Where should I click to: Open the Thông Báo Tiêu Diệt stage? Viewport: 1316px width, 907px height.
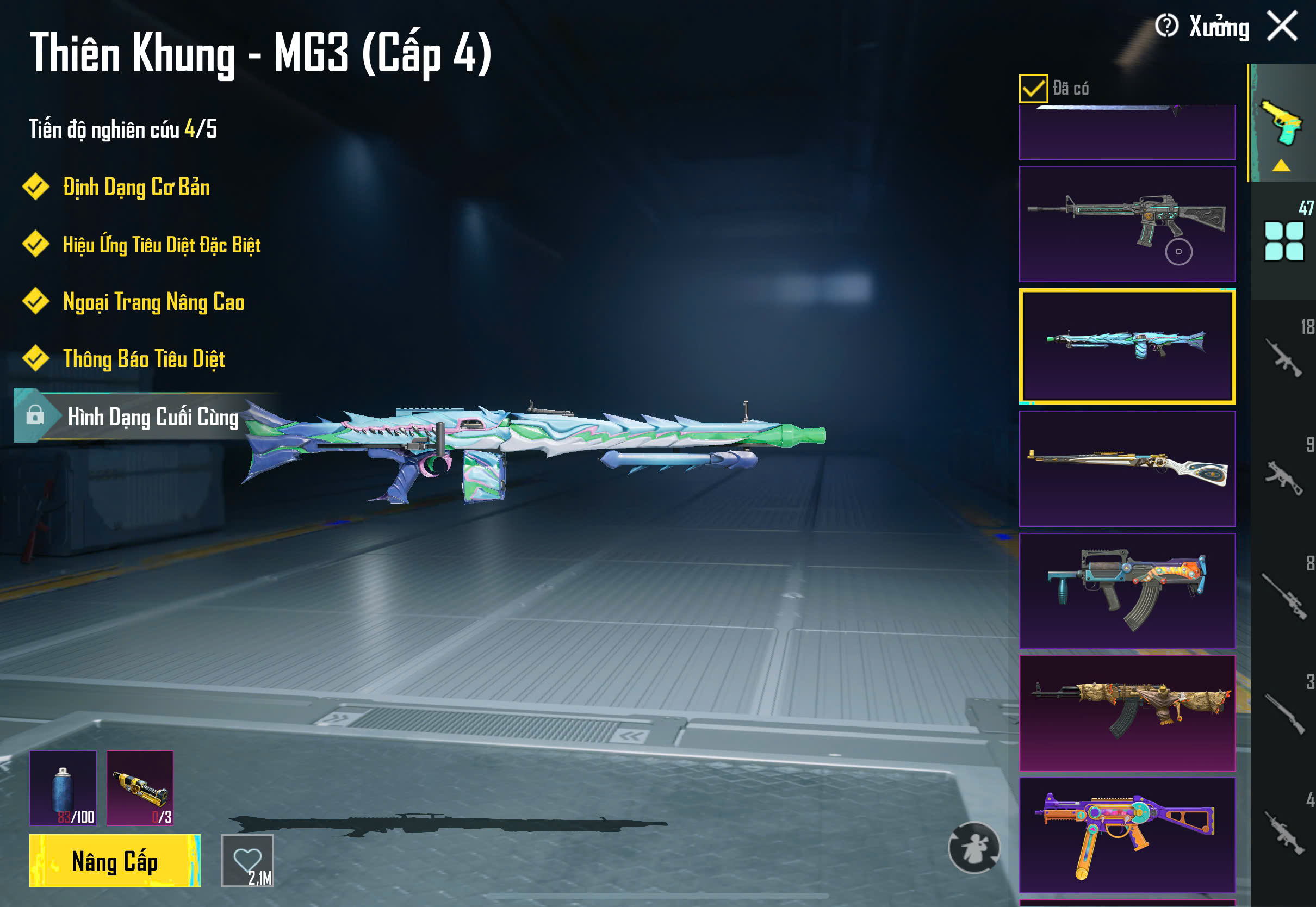tap(144, 359)
